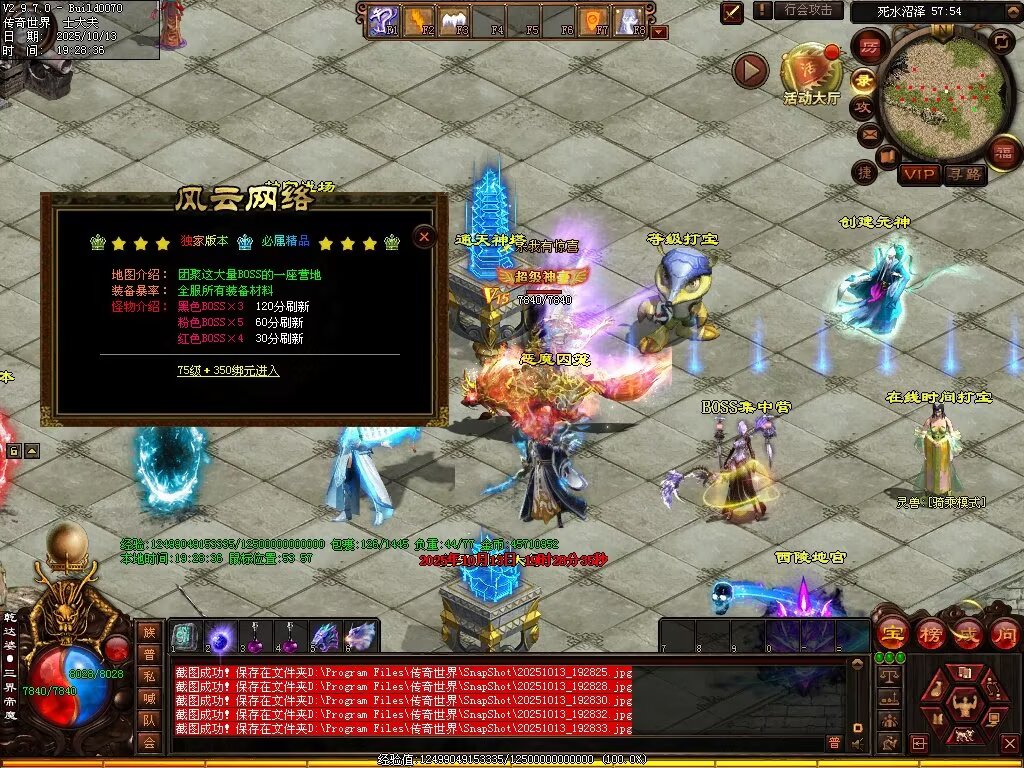
Task: Toggle the 行会攻击 guild attack mode
Action: pos(808,10)
